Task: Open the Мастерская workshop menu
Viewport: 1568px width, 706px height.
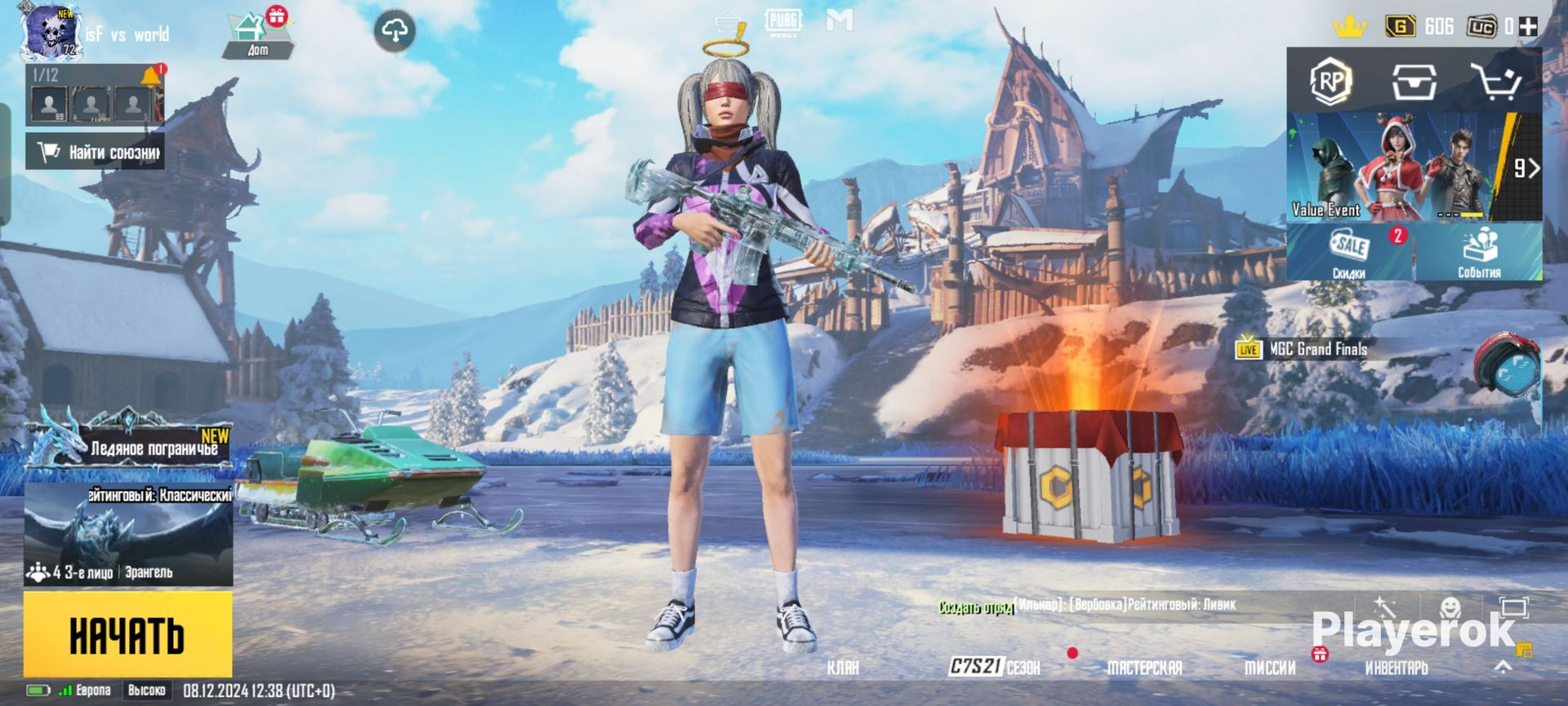Action: [x=1144, y=667]
